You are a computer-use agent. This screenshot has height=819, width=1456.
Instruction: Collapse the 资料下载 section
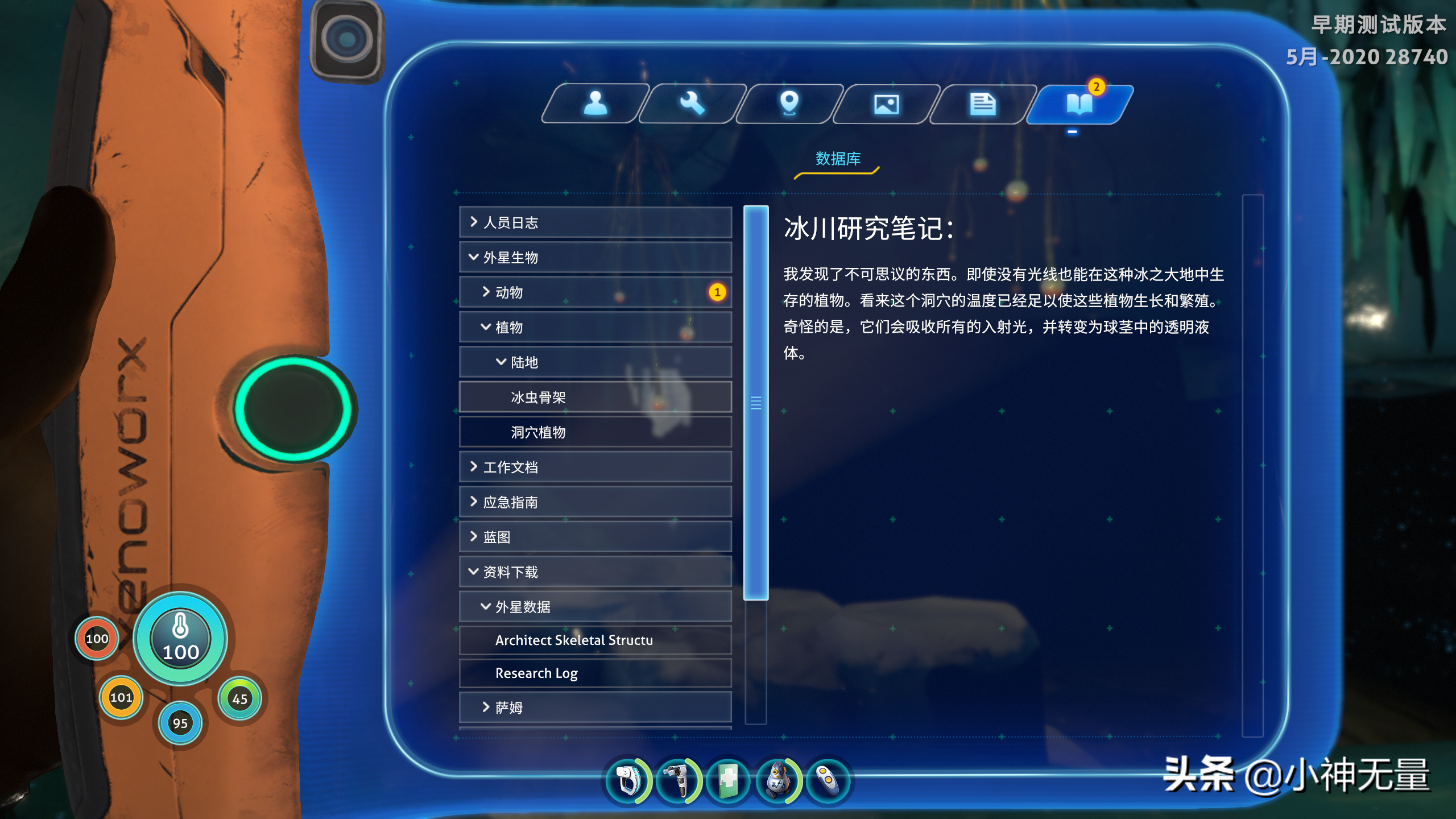(x=595, y=572)
